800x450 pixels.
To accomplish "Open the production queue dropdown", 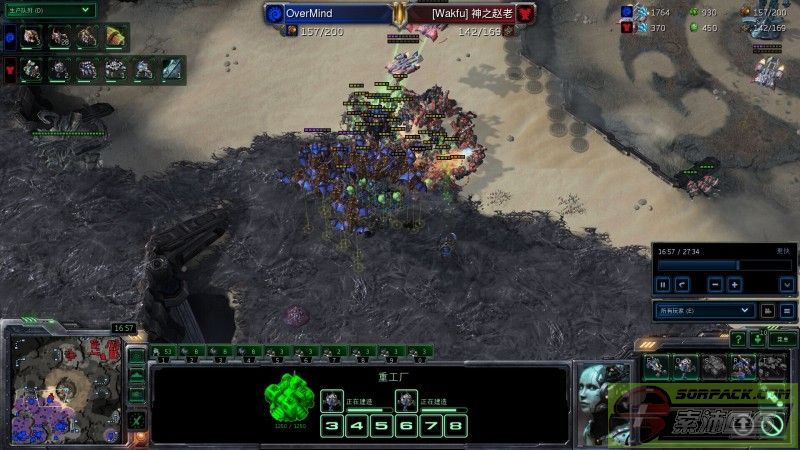I will click(48, 10).
